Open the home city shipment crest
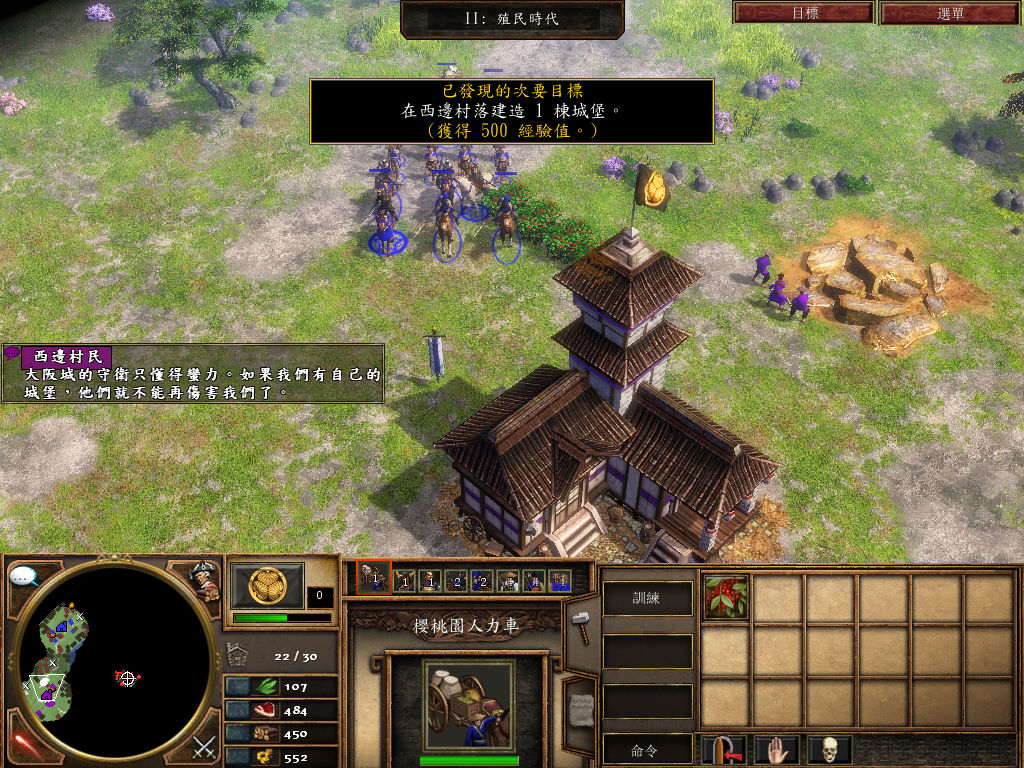This screenshot has height=768, width=1024. click(267, 584)
